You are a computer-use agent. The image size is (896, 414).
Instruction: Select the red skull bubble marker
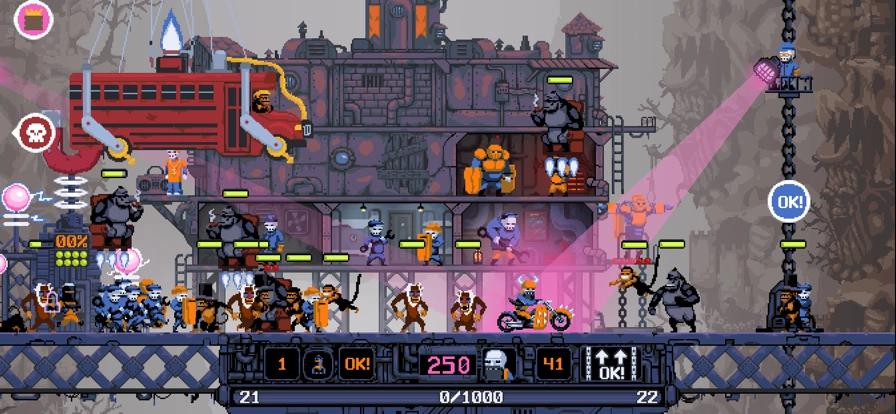(34, 132)
